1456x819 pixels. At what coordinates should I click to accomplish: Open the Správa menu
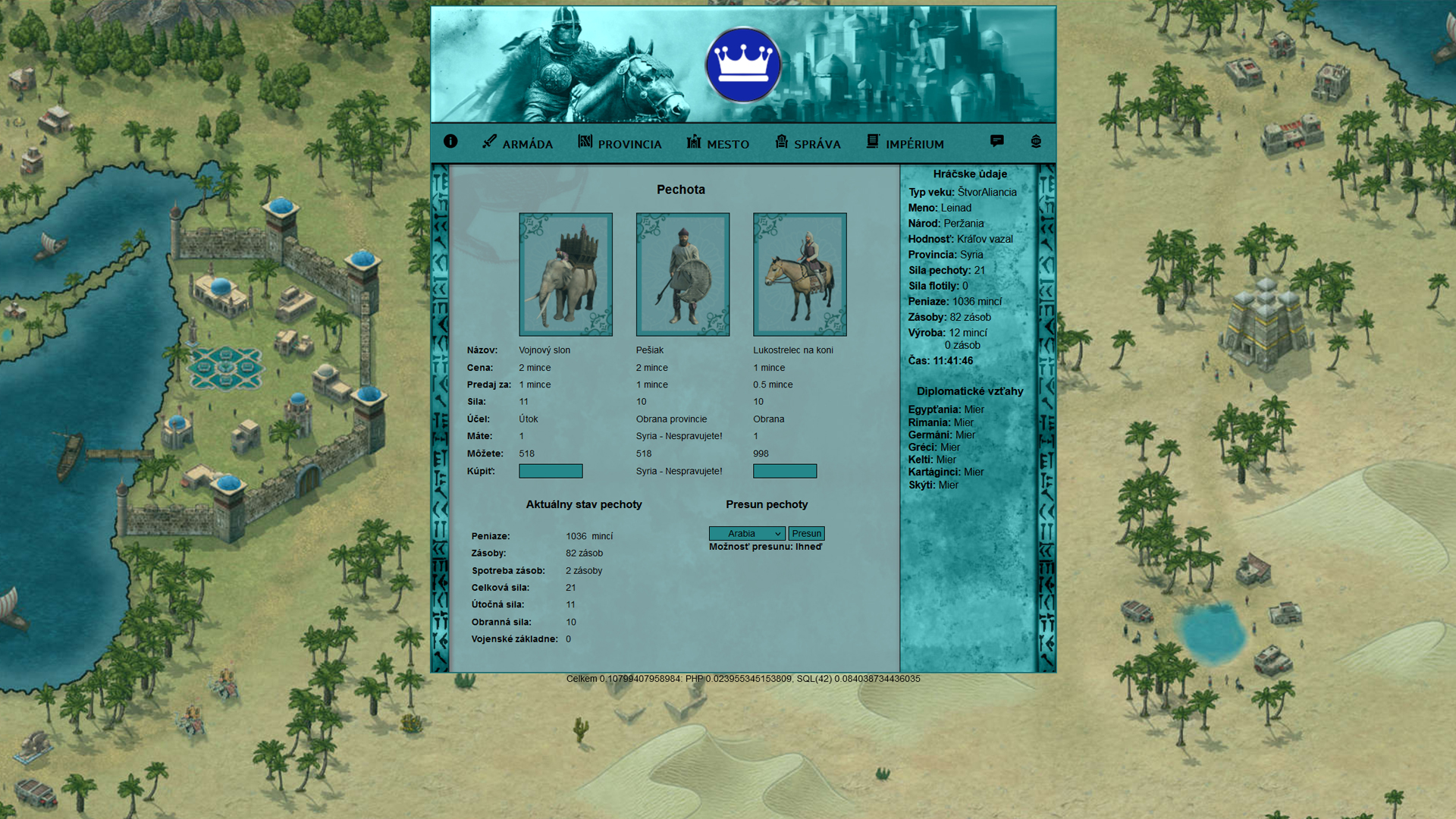808,143
